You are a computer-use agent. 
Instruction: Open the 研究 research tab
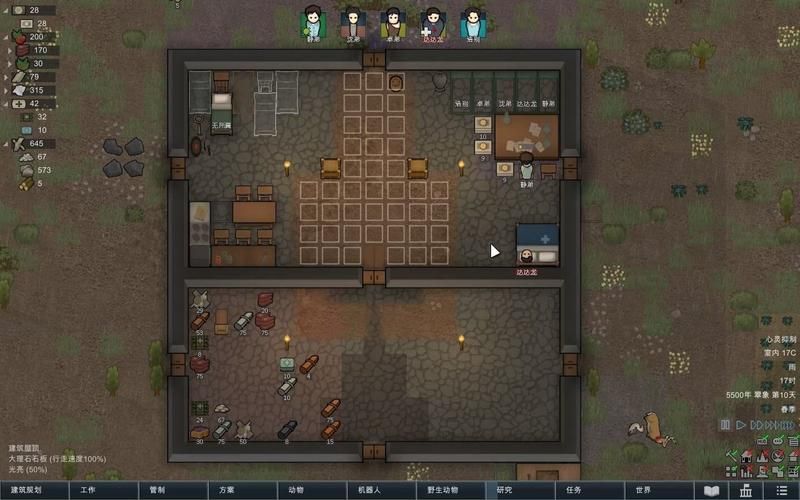(x=504, y=491)
